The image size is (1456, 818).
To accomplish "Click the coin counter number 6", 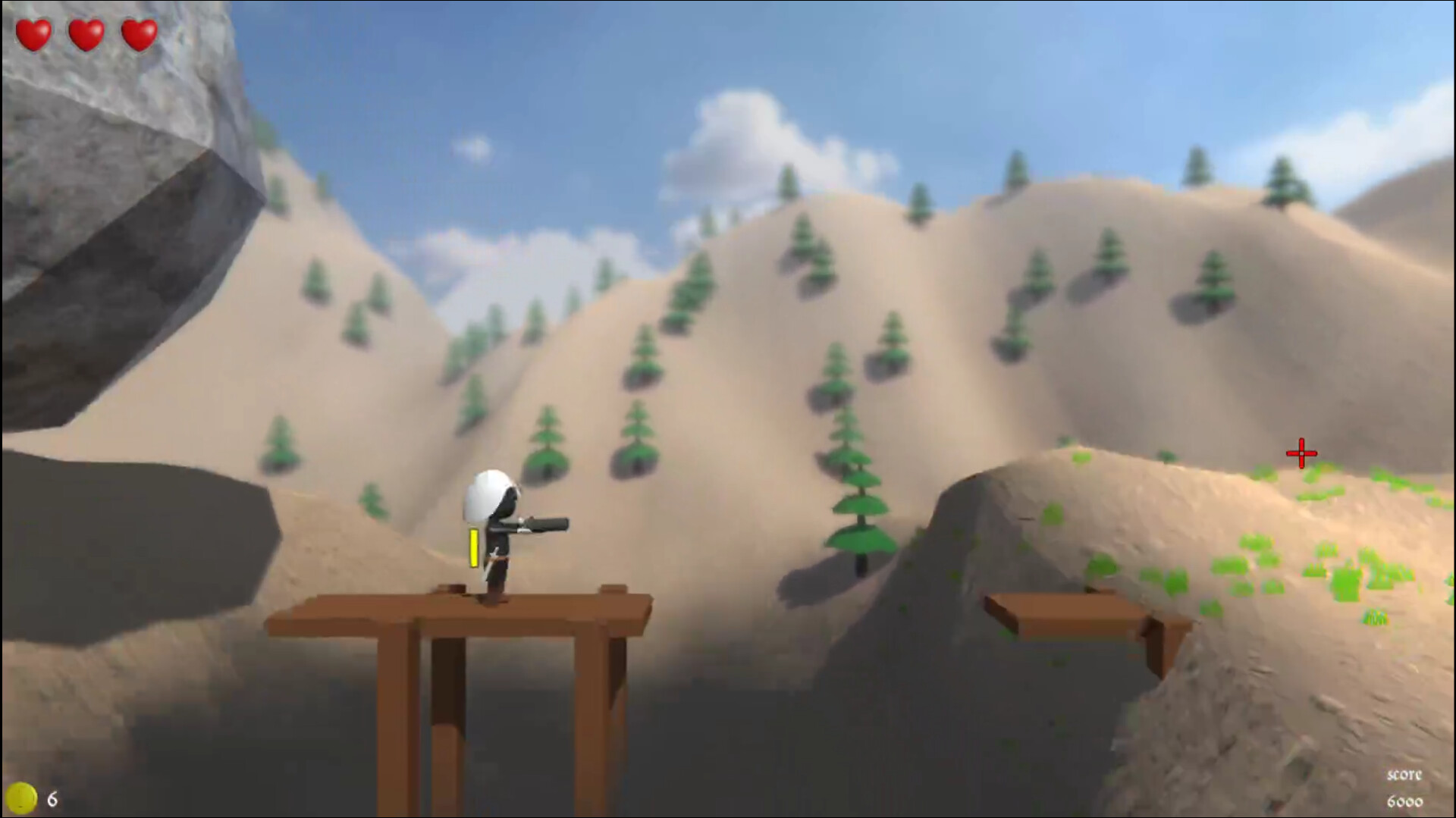I will click(52, 798).
